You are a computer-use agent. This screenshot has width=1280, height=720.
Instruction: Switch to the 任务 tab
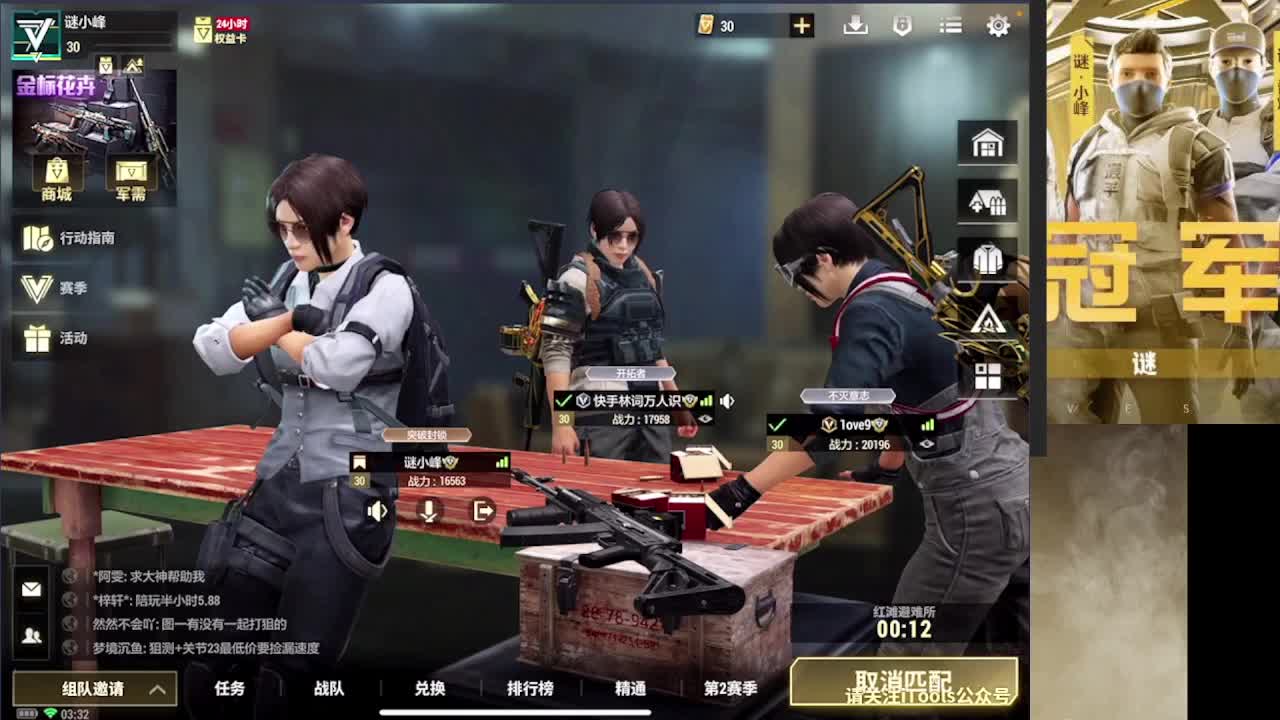pos(229,689)
